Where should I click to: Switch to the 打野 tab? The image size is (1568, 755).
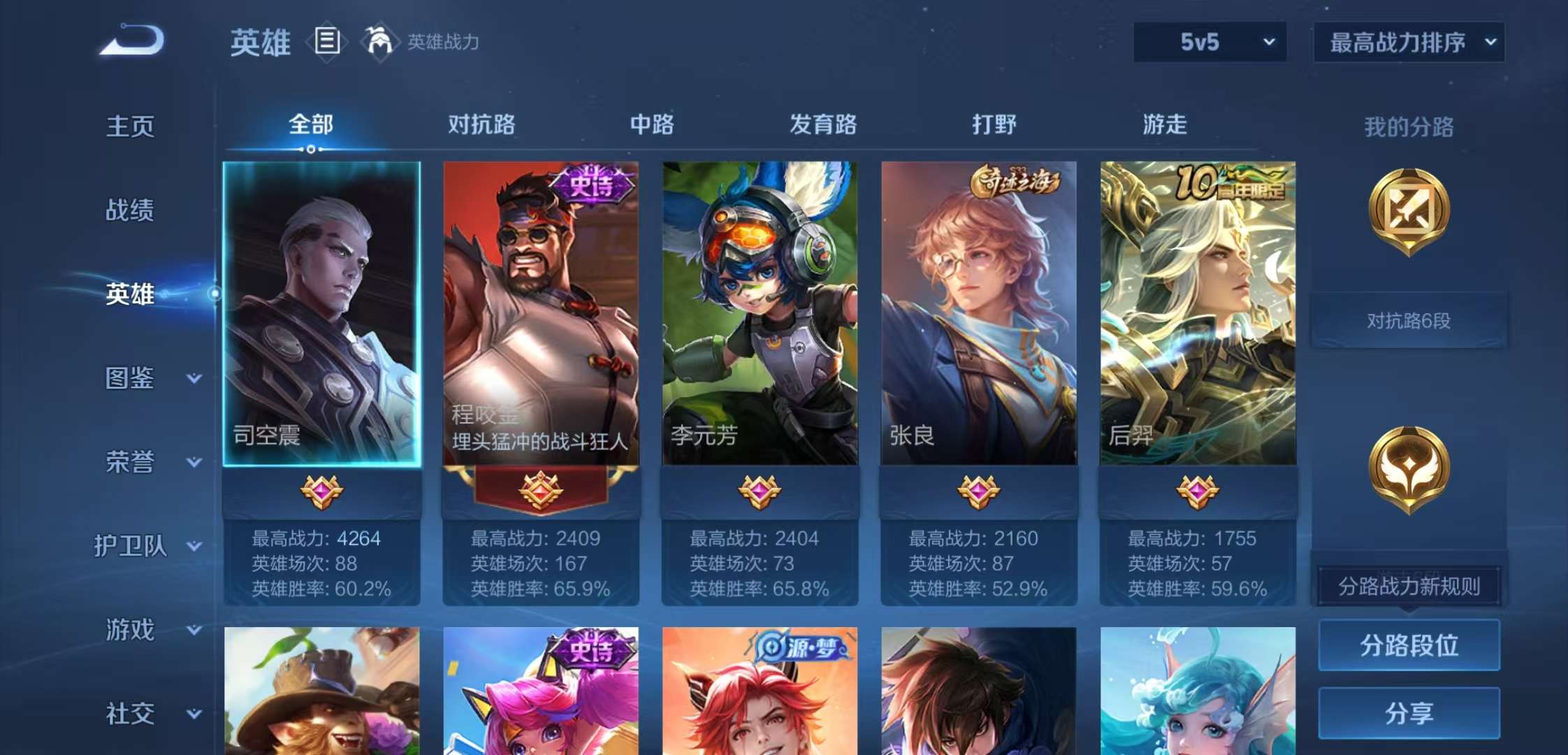tap(995, 124)
